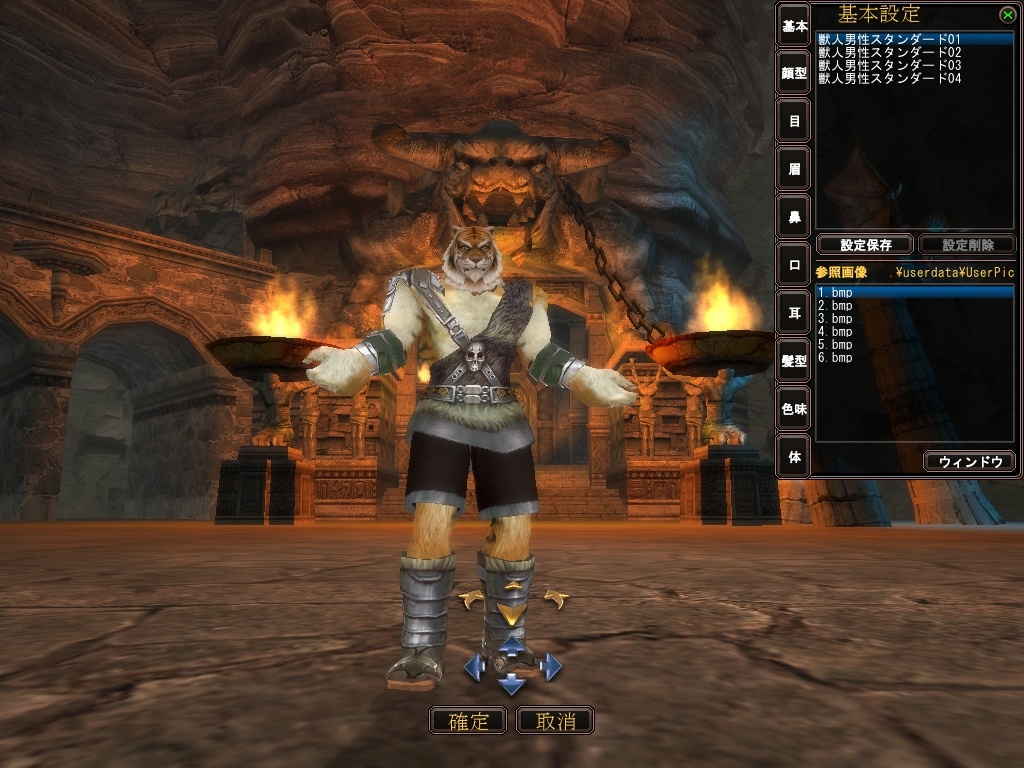
Task: Select the 眉 eyebrow tab
Action: (x=794, y=169)
